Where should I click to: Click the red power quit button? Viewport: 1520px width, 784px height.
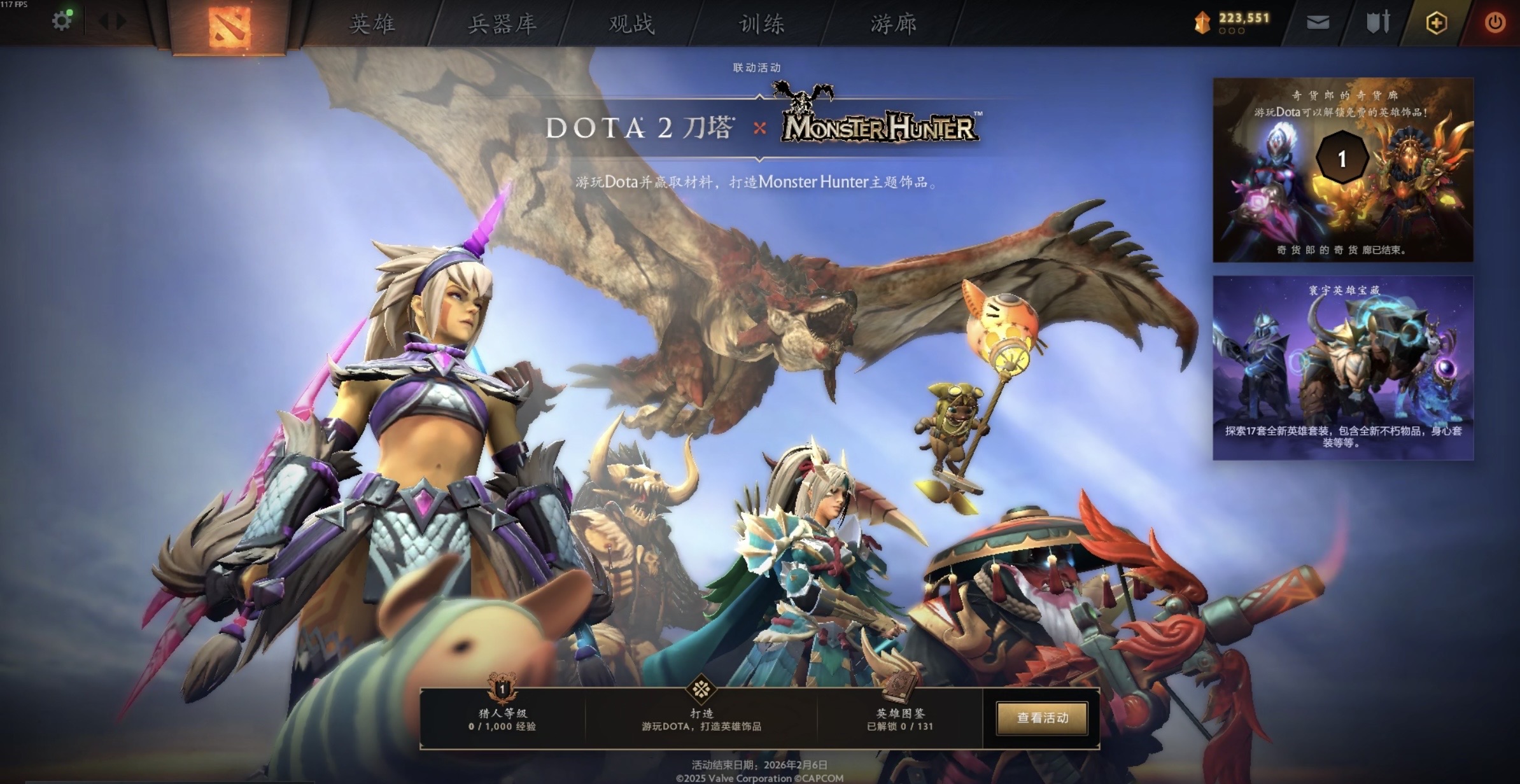[1495, 24]
